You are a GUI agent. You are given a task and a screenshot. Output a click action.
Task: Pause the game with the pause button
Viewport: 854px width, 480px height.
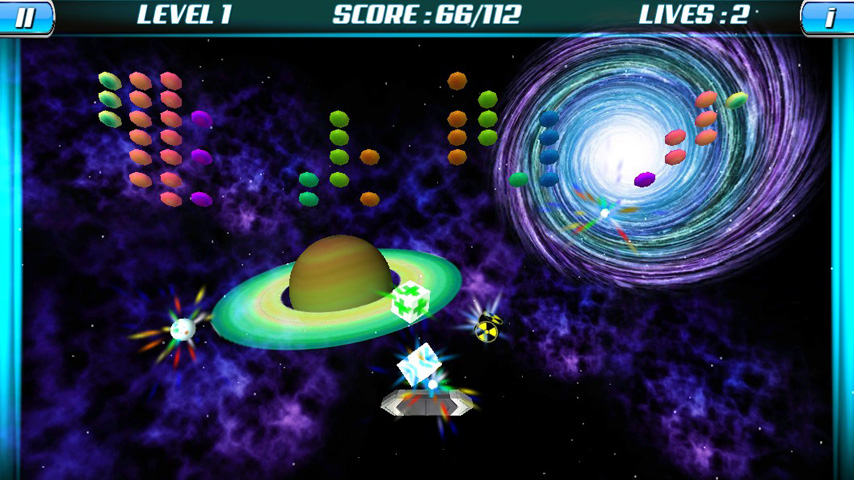pyautogui.click(x=26, y=16)
